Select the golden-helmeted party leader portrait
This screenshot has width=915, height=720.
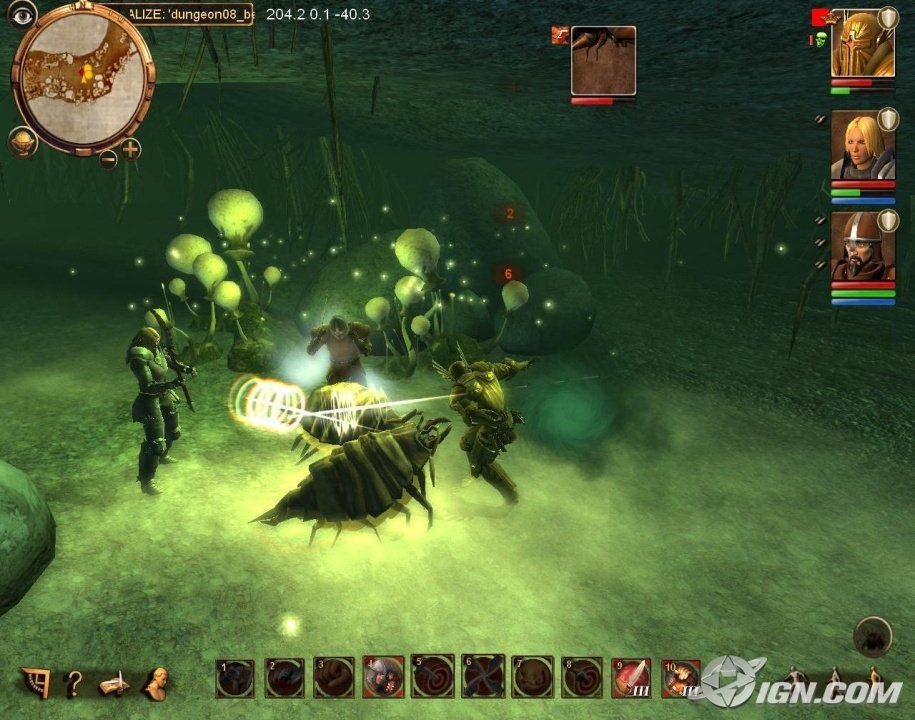(862, 45)
